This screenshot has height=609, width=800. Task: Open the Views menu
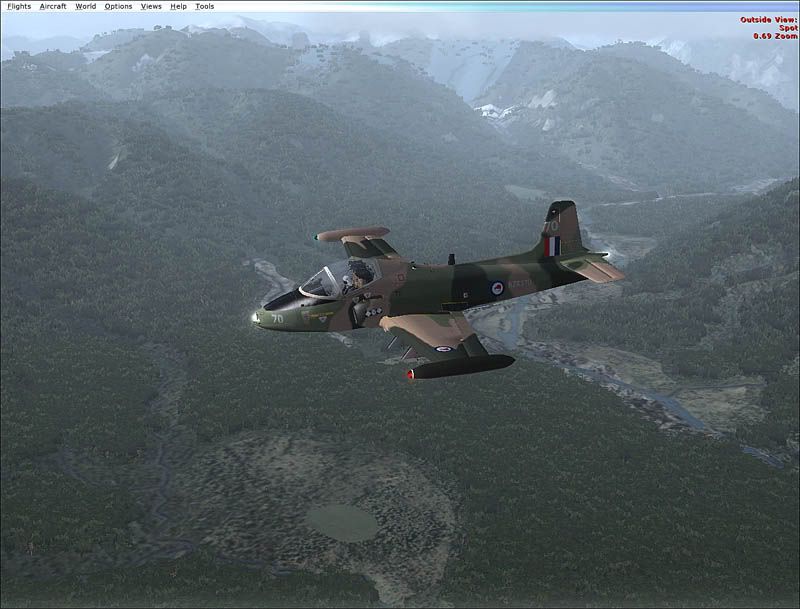coord(151,6)
